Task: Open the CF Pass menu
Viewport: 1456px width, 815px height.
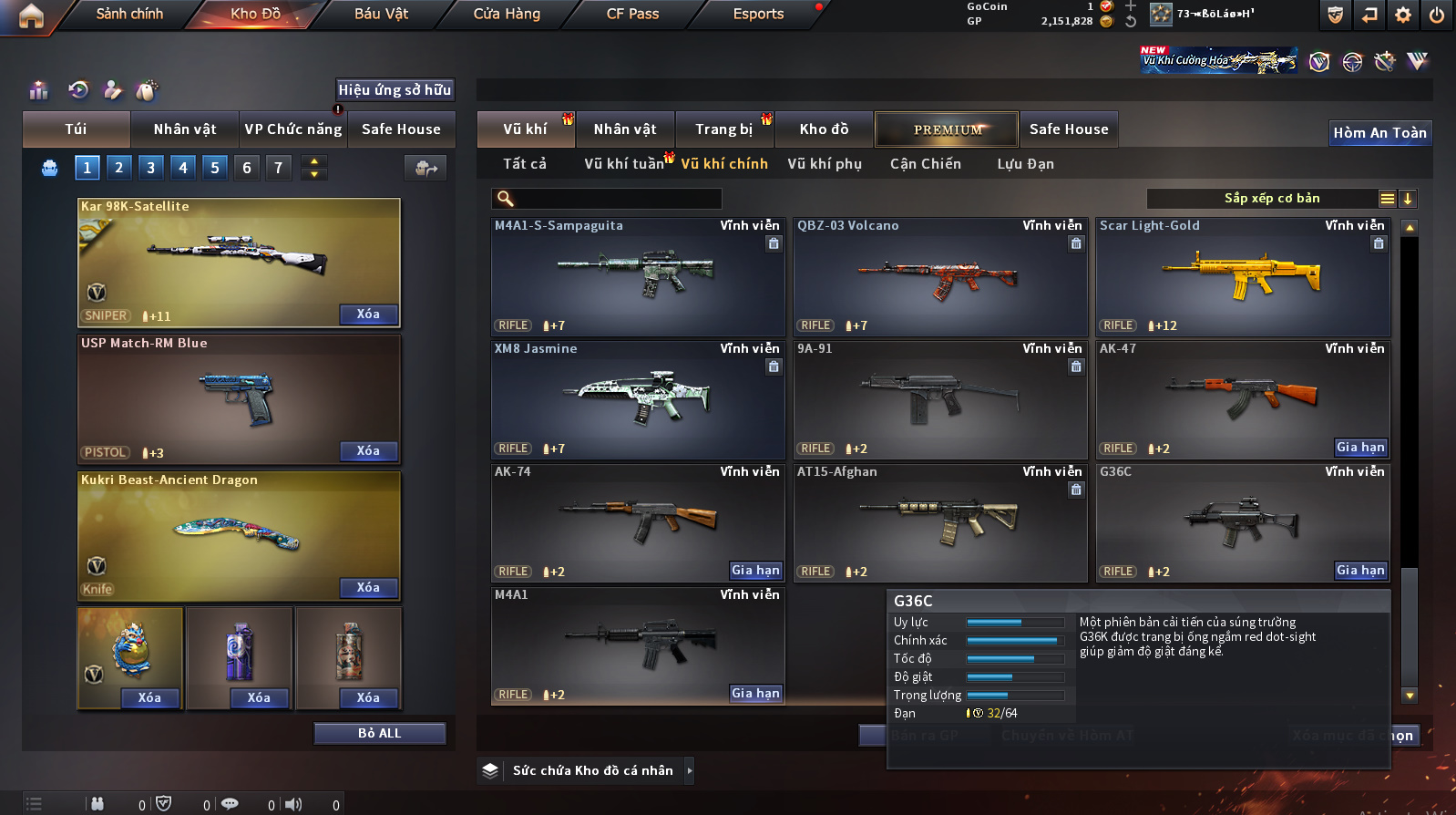Action: 632,14
